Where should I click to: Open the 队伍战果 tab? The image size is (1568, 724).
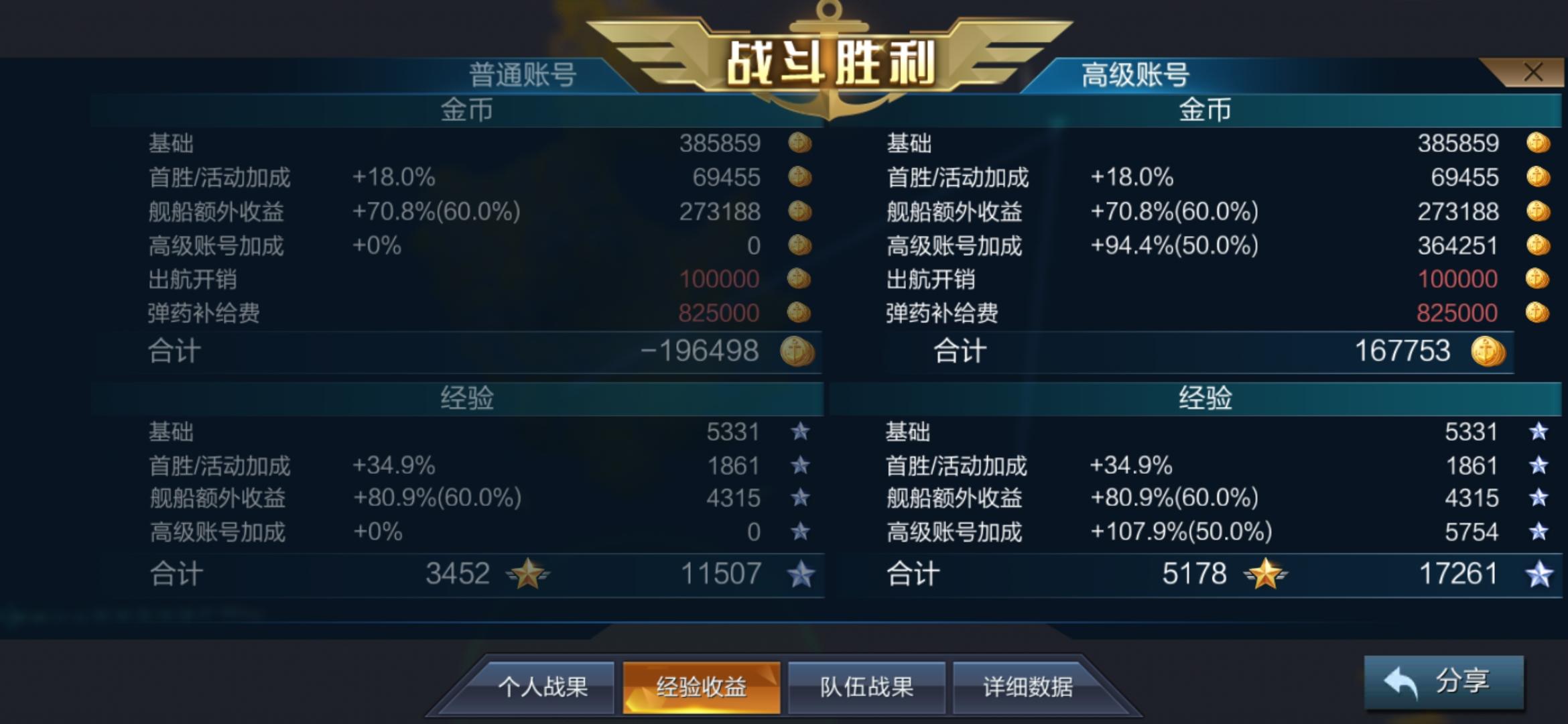point(866,687)
